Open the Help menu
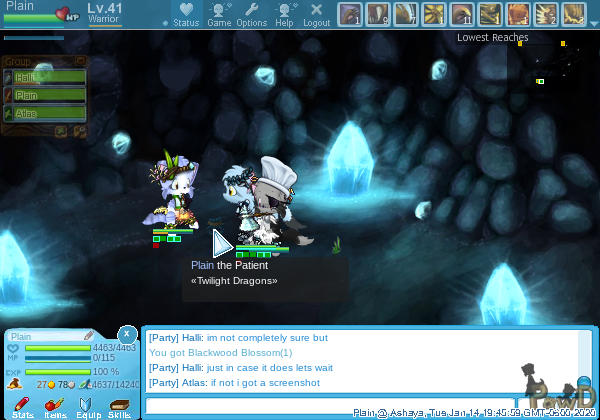The width and height of the screenshot is (600, 420). pyautogui.click(x=285, y=14)
